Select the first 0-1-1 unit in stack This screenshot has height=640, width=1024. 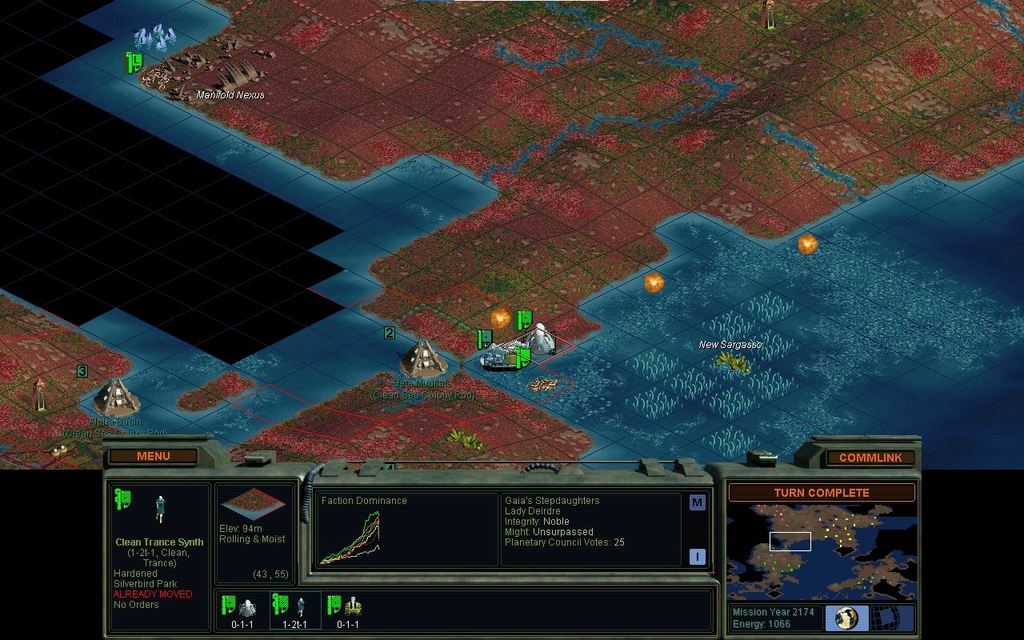[x=242, y=610]
